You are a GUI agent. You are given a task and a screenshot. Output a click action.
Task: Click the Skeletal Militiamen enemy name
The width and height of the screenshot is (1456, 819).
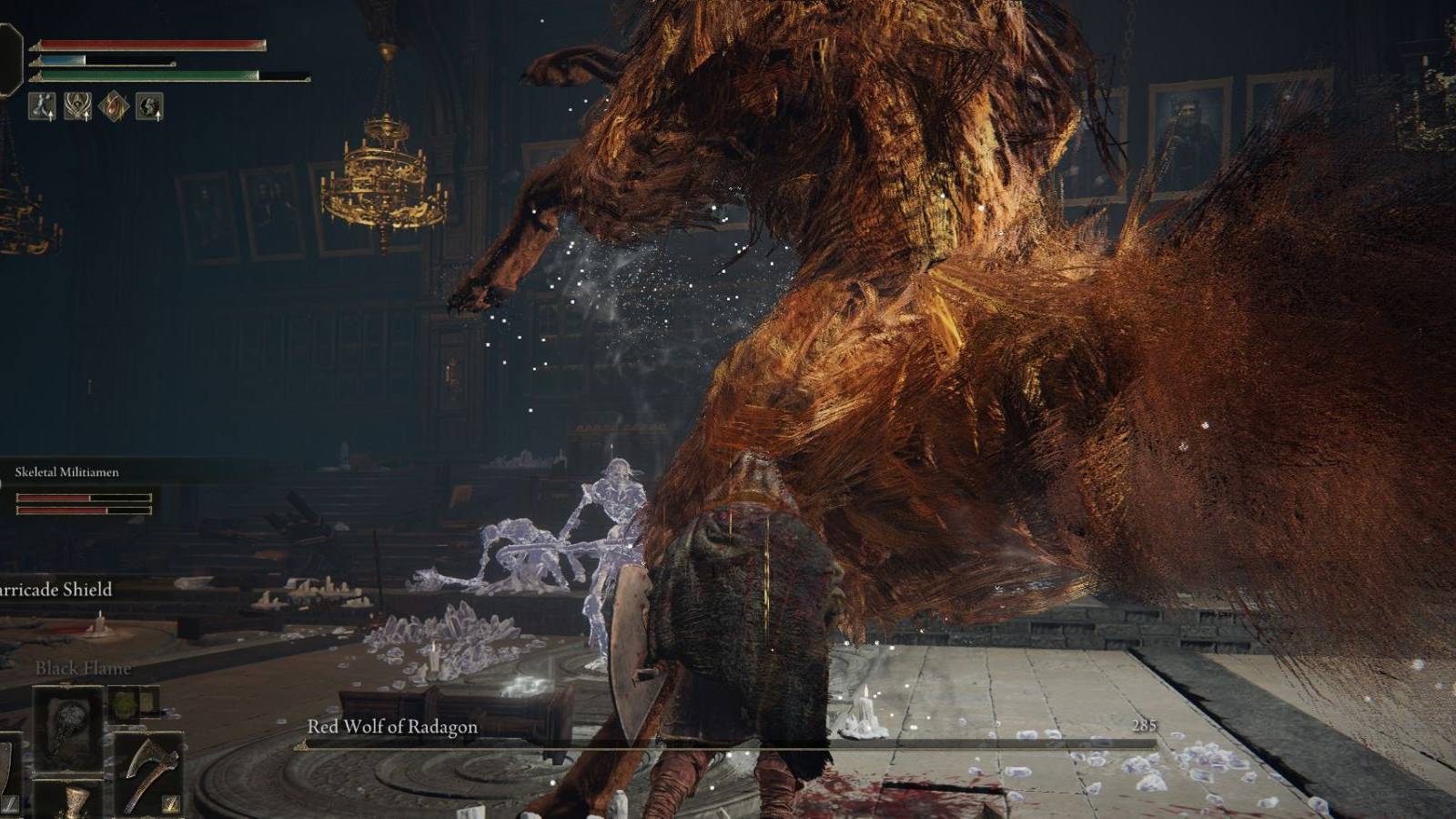(68, 472)
